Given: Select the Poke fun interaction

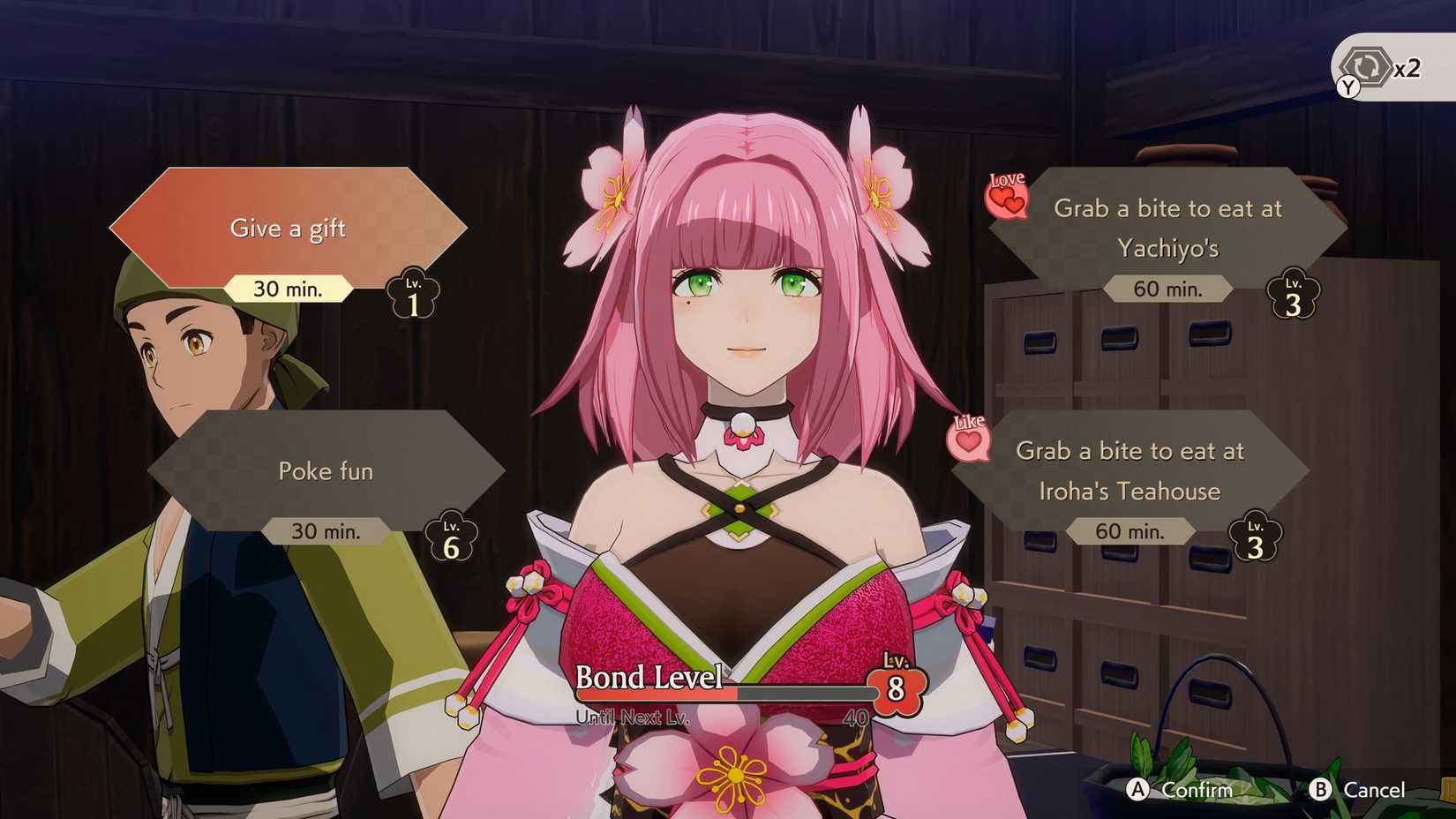Looking at the screenshot, I should (326, 470).
